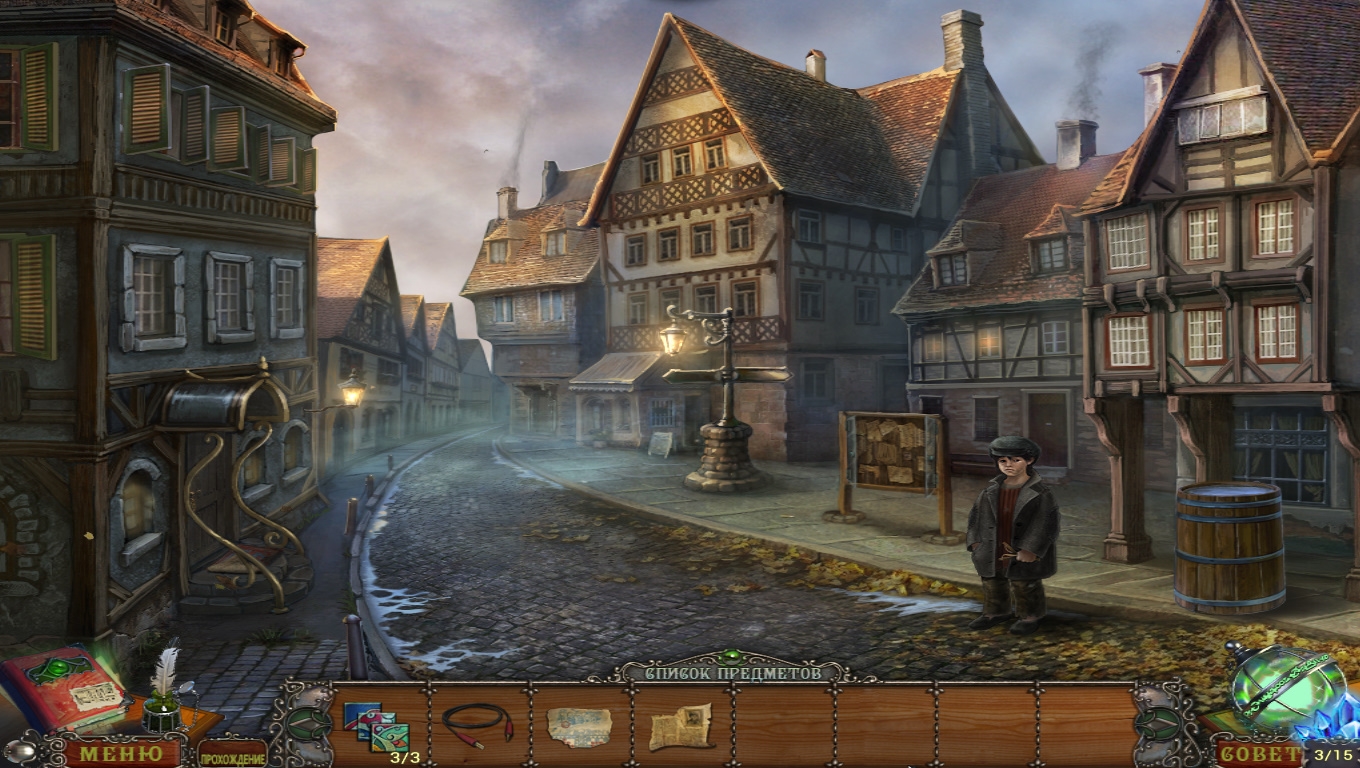Viewport: 1360px width, 768px height.
Task: Choose the old newspaper clipping item
Action: (681, 726)
